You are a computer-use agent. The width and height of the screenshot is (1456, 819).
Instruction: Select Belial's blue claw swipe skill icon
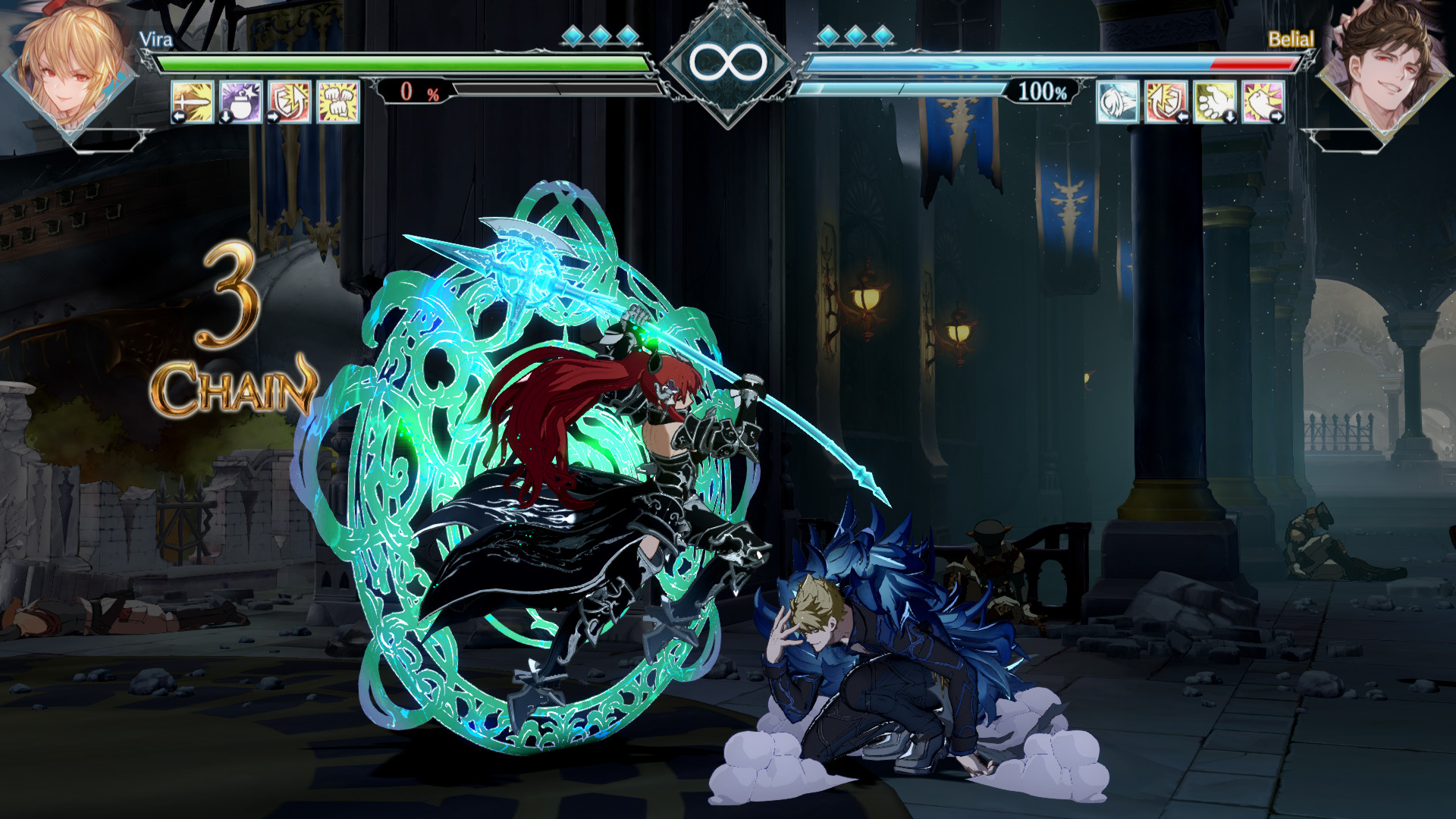coord(1117,102)
